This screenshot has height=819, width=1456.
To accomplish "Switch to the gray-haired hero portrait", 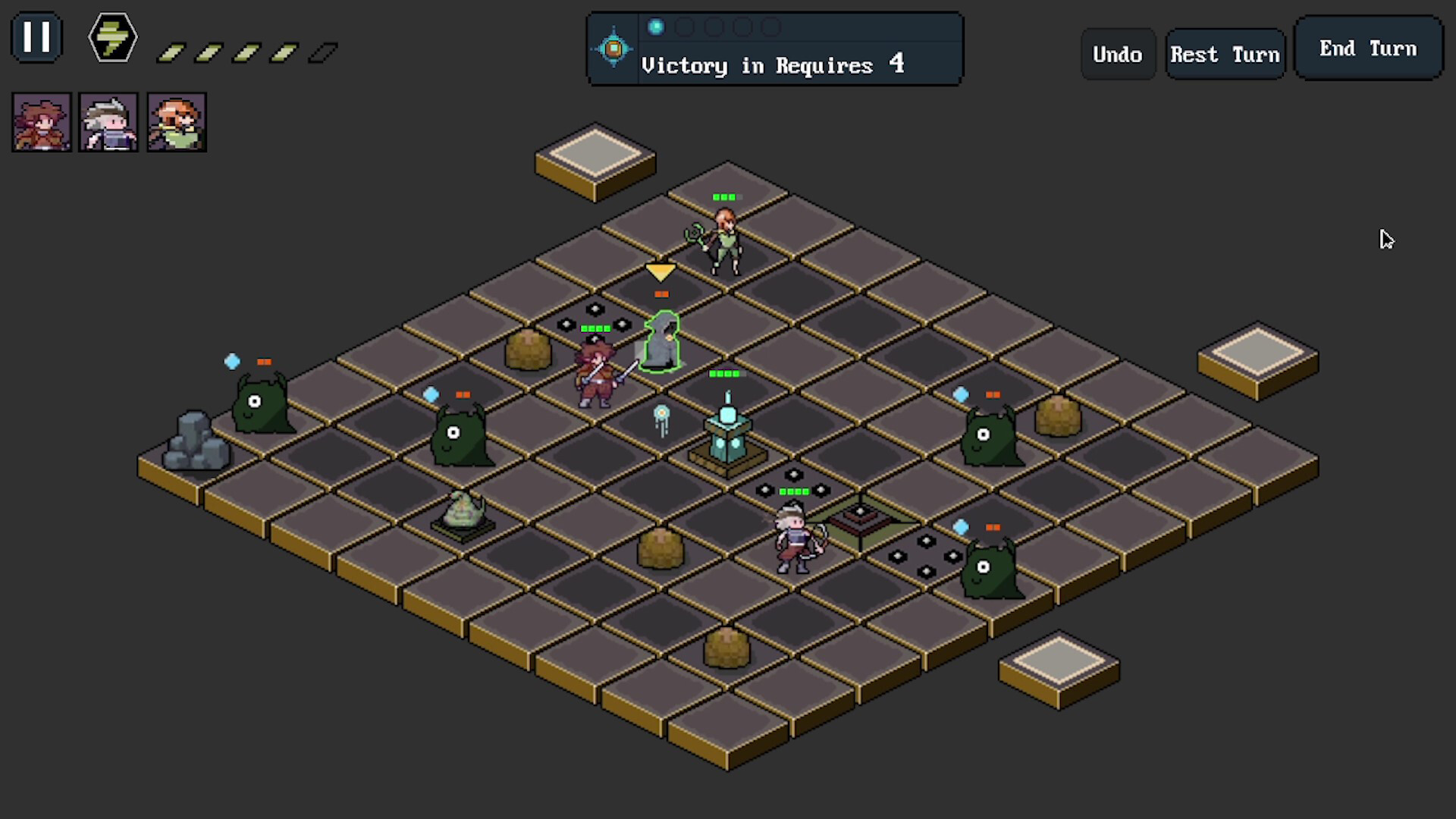I will pyautogui.click(x=108, y=121).
